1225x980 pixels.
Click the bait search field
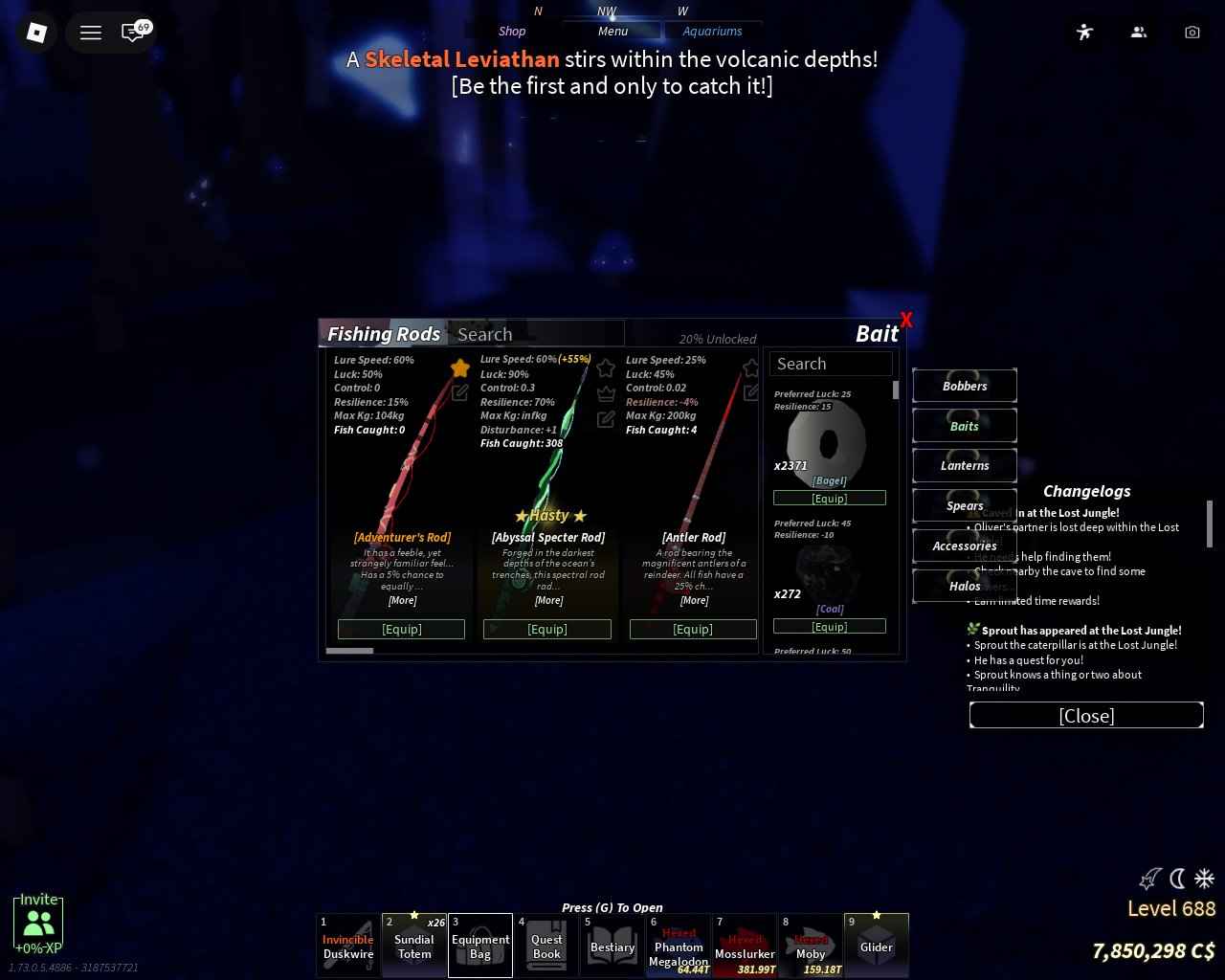pos(831,364)
